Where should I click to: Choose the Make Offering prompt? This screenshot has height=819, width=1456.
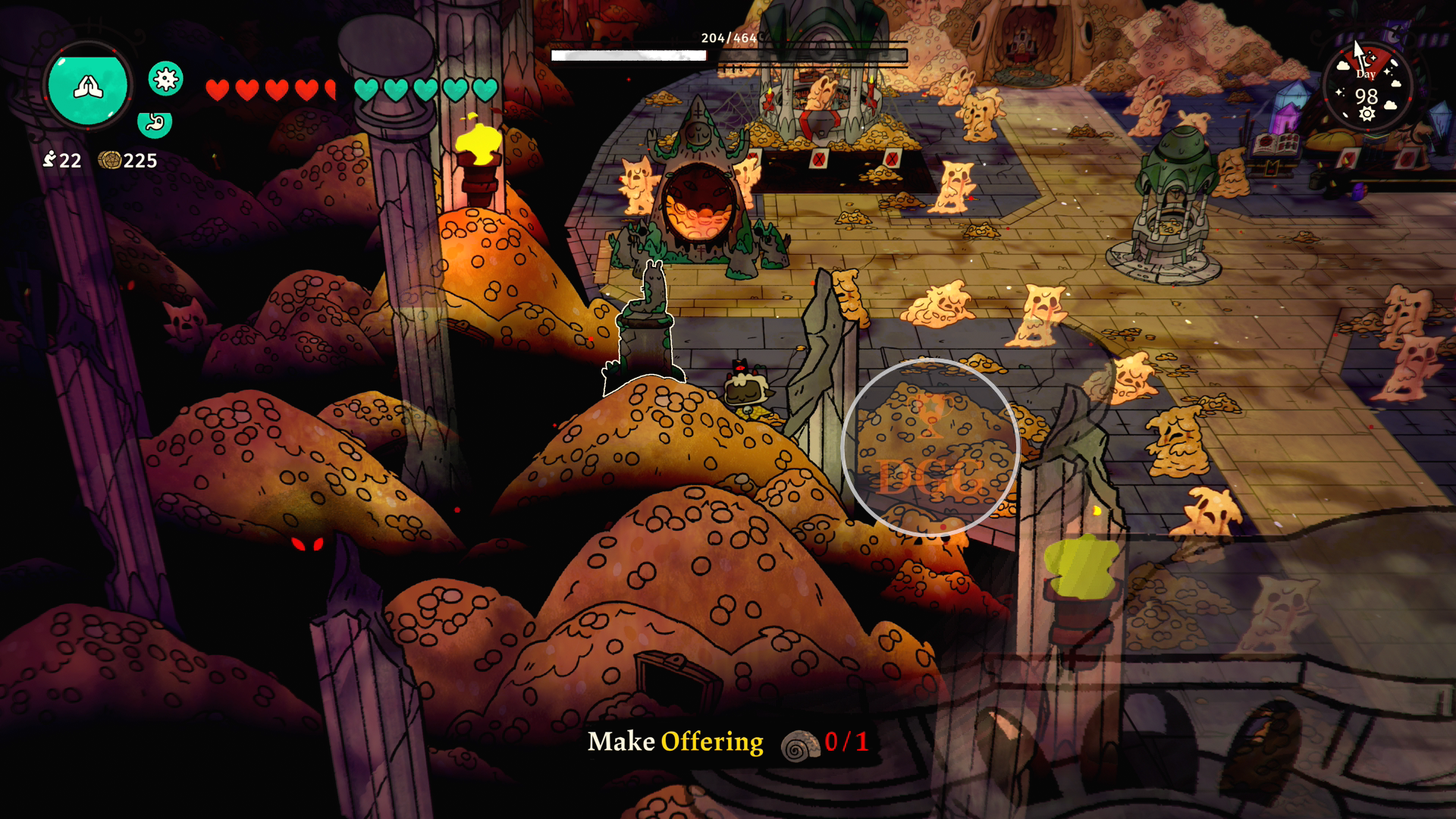pos(727,742)
